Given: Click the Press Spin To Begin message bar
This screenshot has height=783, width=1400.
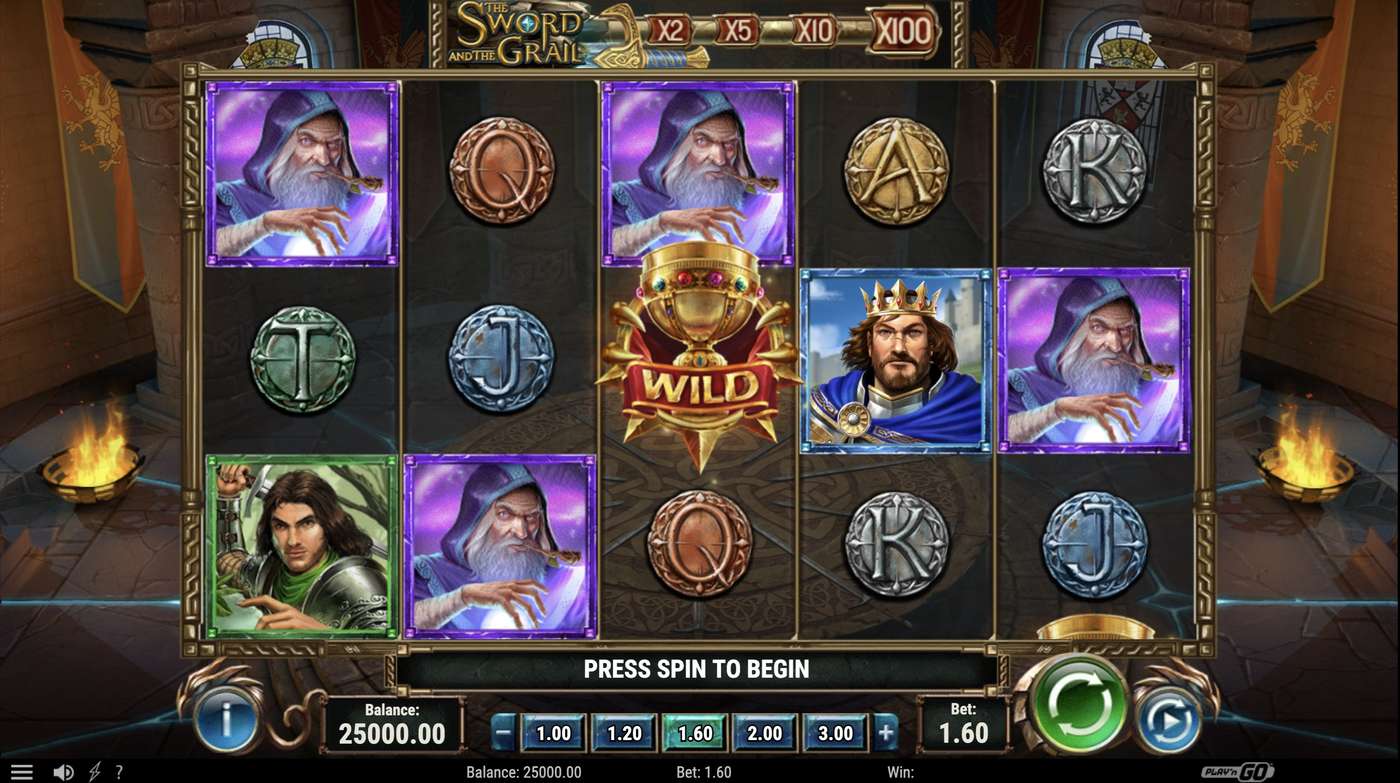Looking at the screenshot, I should (x=697, y=670).
